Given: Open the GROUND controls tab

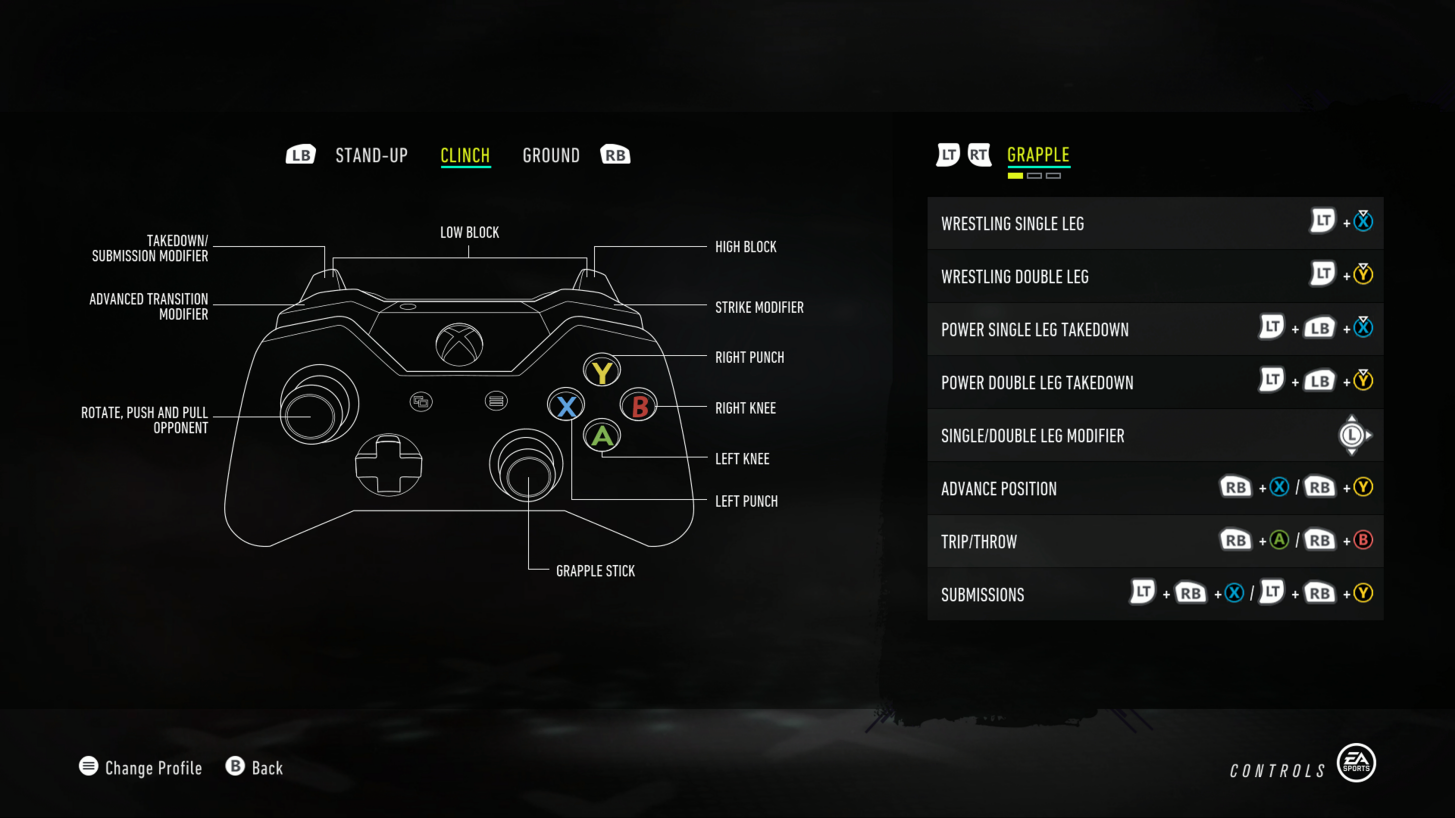Looking at the screenshot, I should pyautogui.click(x=551, y=154).
